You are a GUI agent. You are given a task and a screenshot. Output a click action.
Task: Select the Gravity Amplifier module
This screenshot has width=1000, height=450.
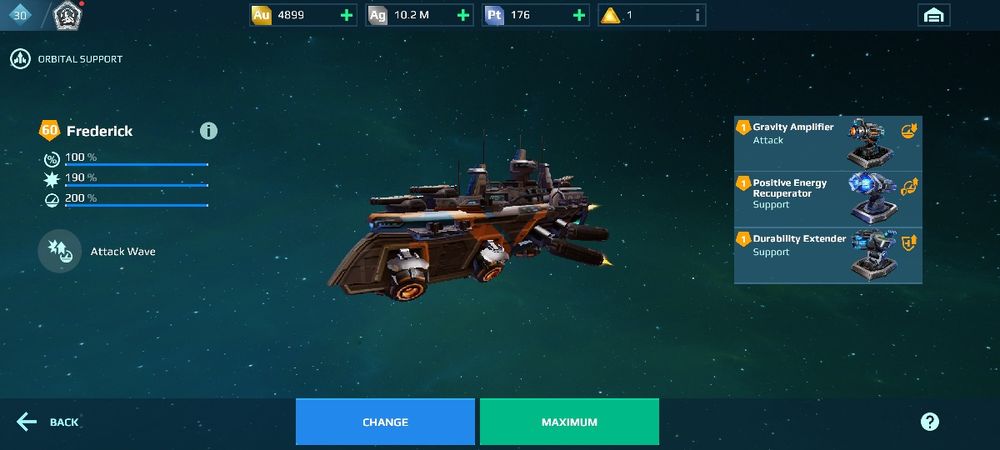828,142
